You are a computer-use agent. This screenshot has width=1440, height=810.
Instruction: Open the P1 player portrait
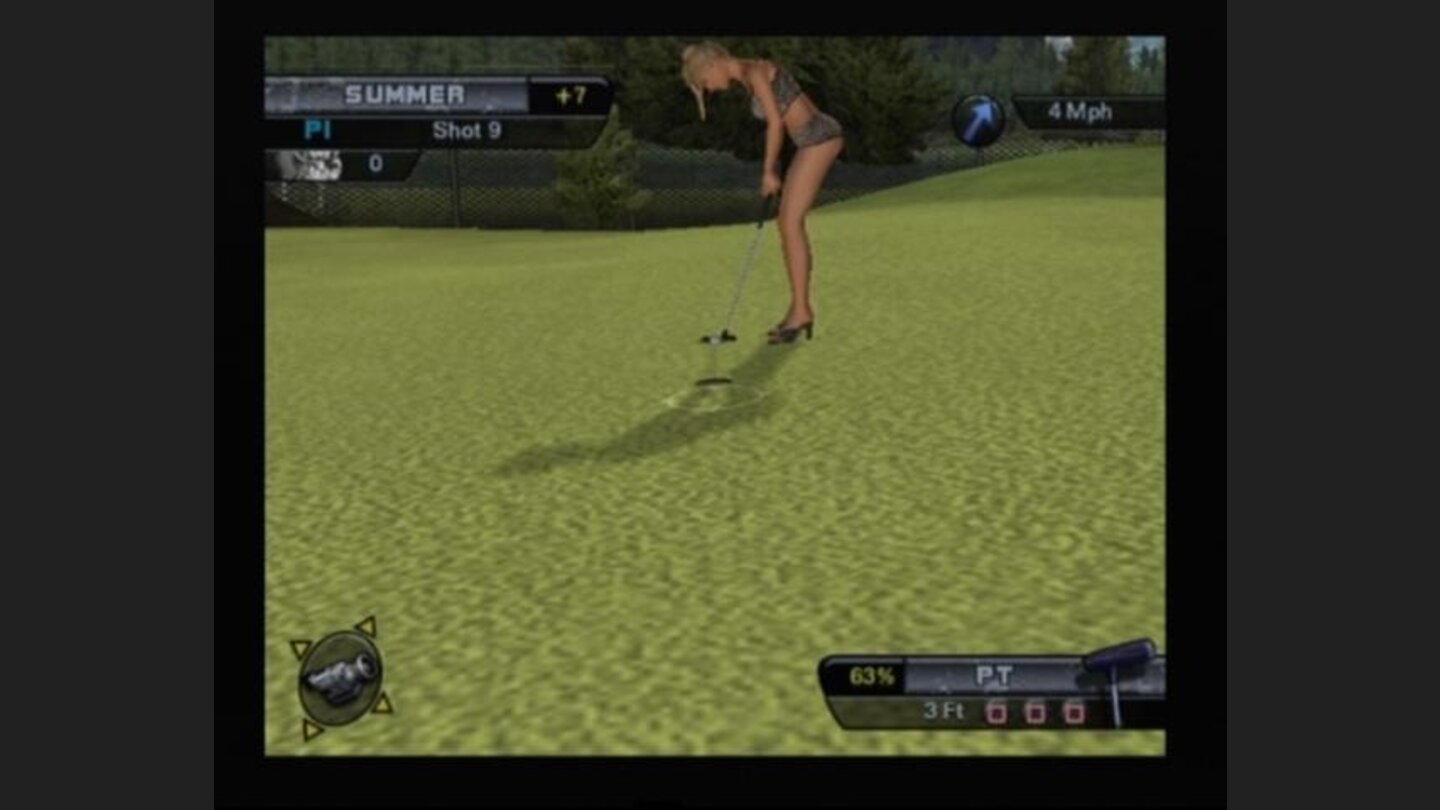(310, 163)
